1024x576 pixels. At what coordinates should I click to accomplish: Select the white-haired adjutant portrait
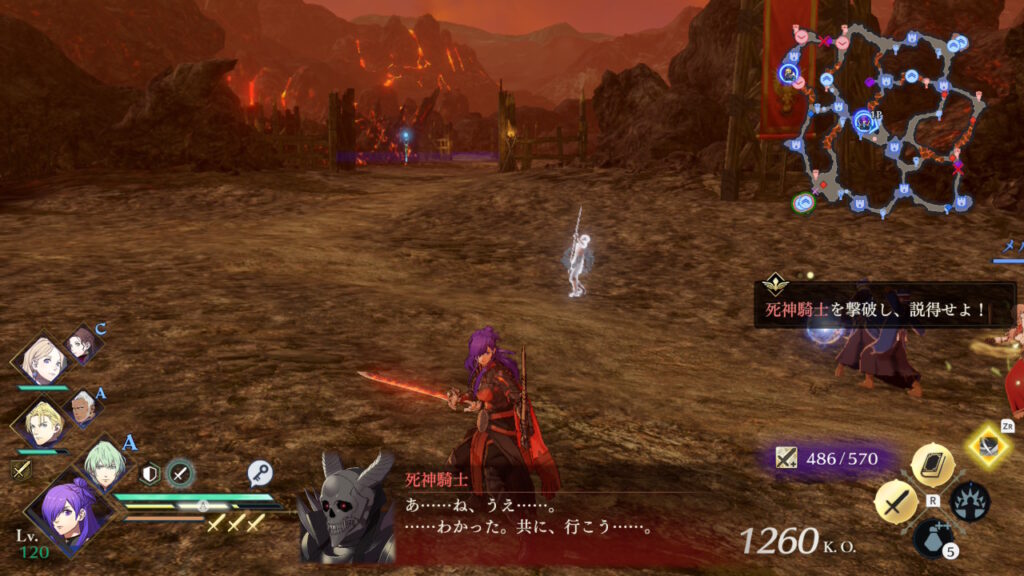[86, 408]
